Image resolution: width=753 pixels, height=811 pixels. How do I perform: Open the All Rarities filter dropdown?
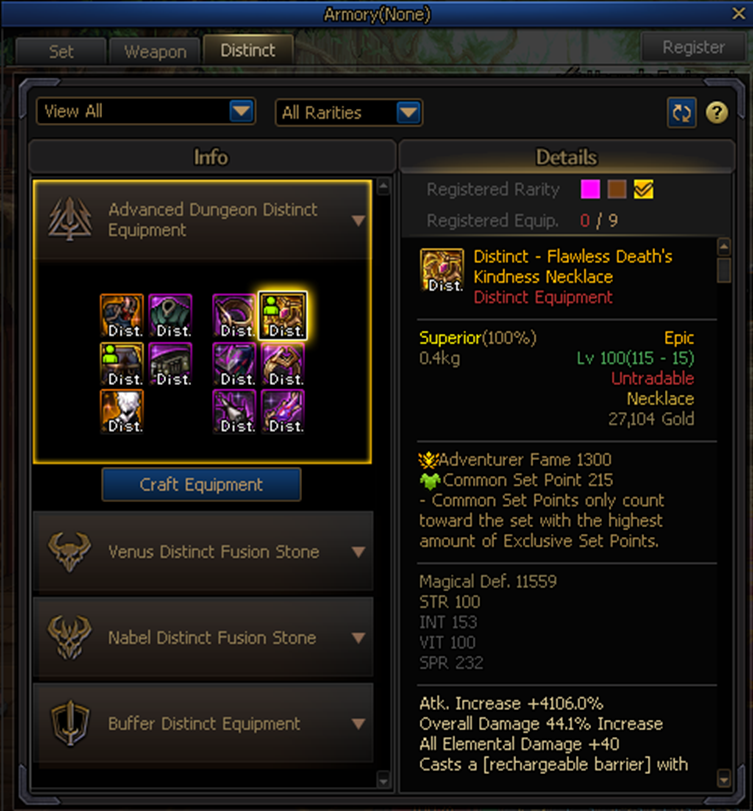coord(349,113)
